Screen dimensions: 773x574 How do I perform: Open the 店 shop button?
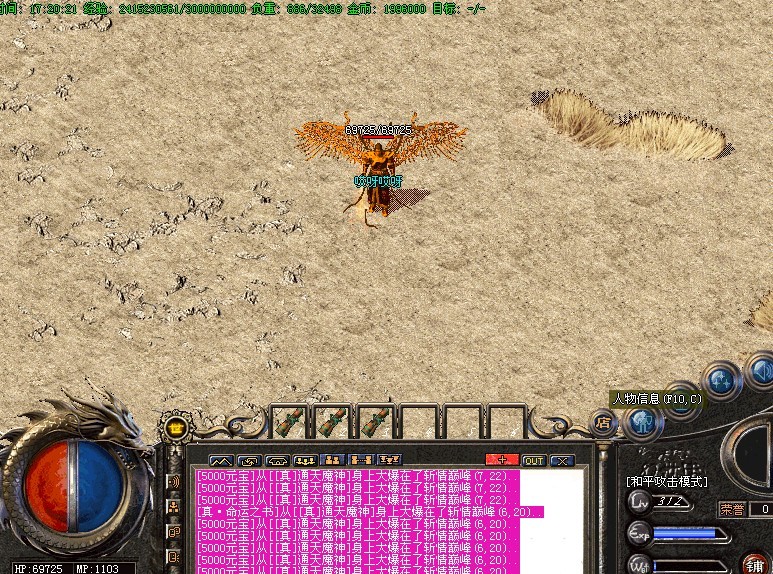[603, 423]
